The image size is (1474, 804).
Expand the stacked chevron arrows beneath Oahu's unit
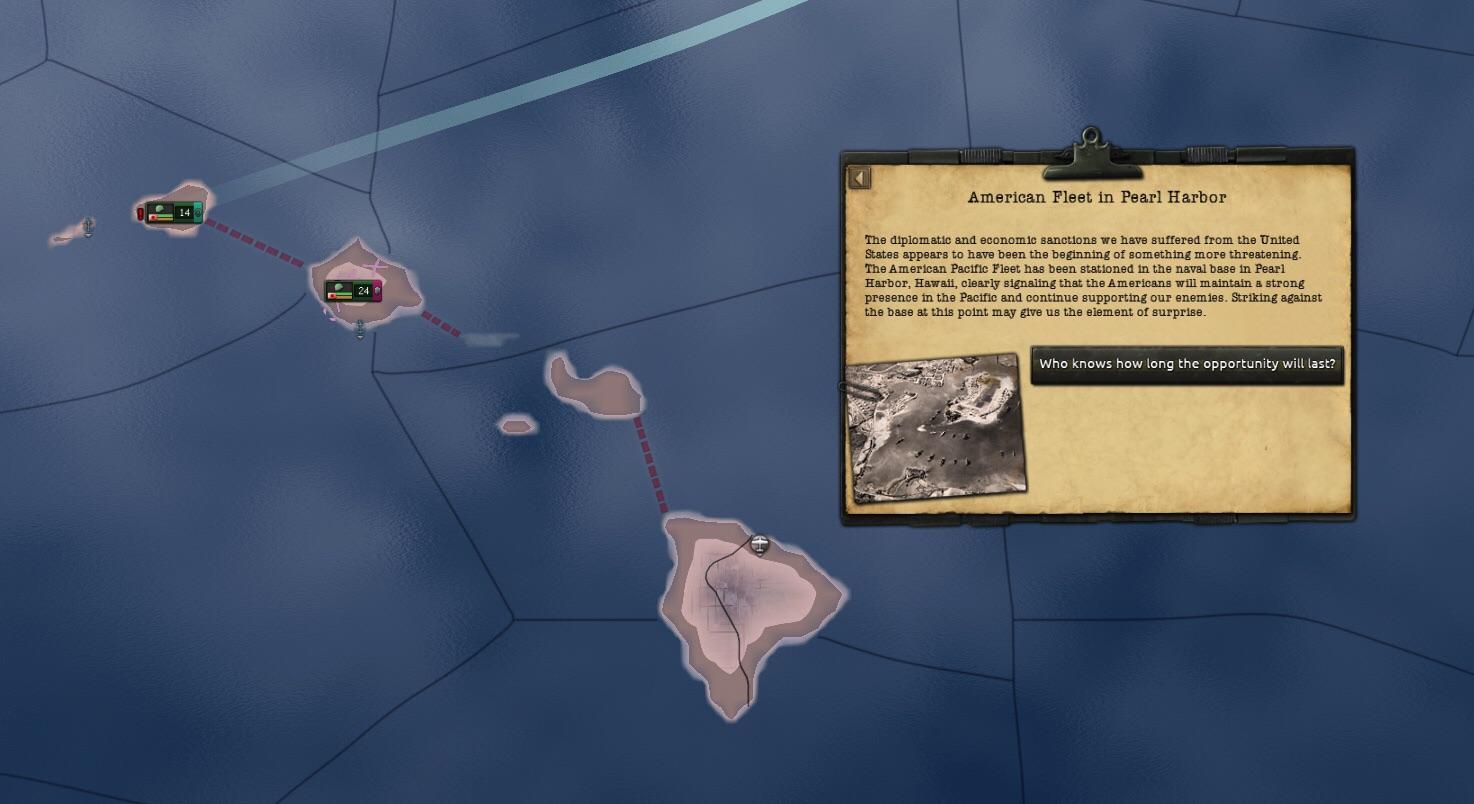tap(360, 334)
